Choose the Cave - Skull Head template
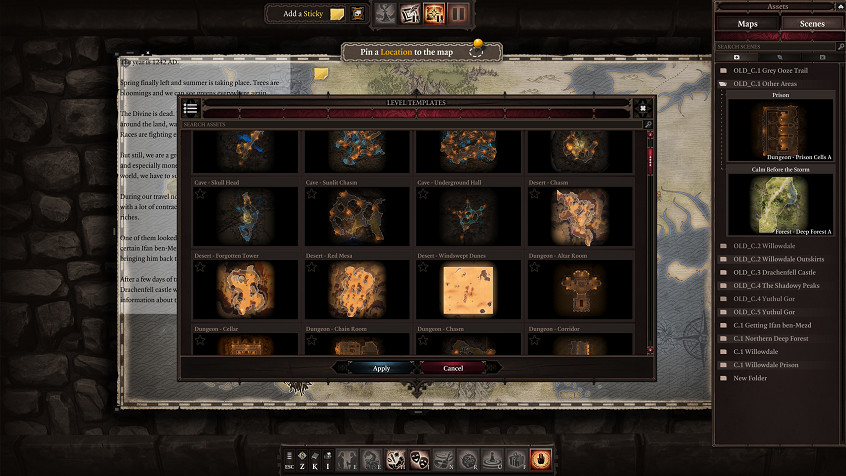The image size is (846, 476). pos(245,217)
